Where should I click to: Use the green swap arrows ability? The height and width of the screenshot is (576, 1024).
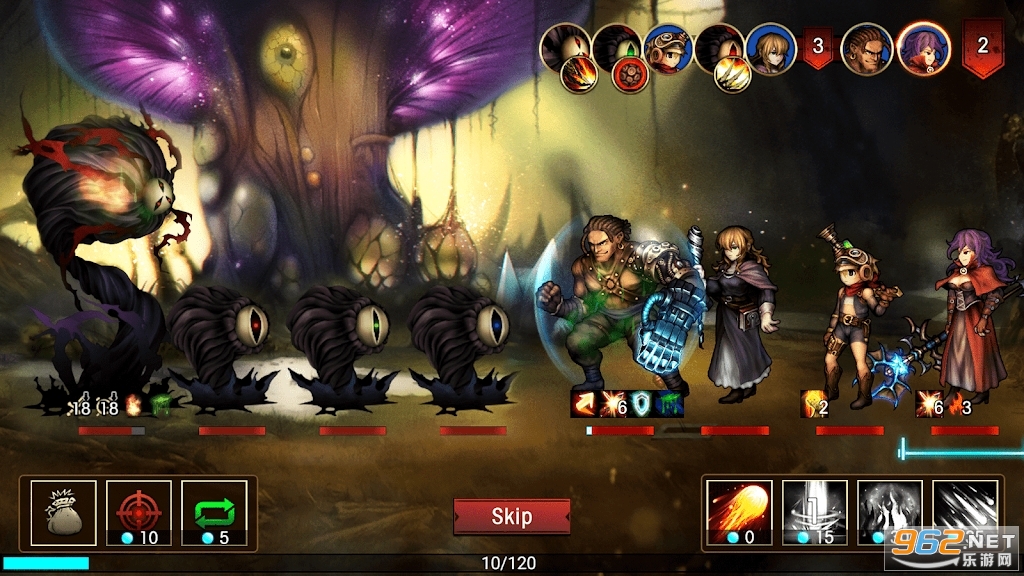click(214, 513)
